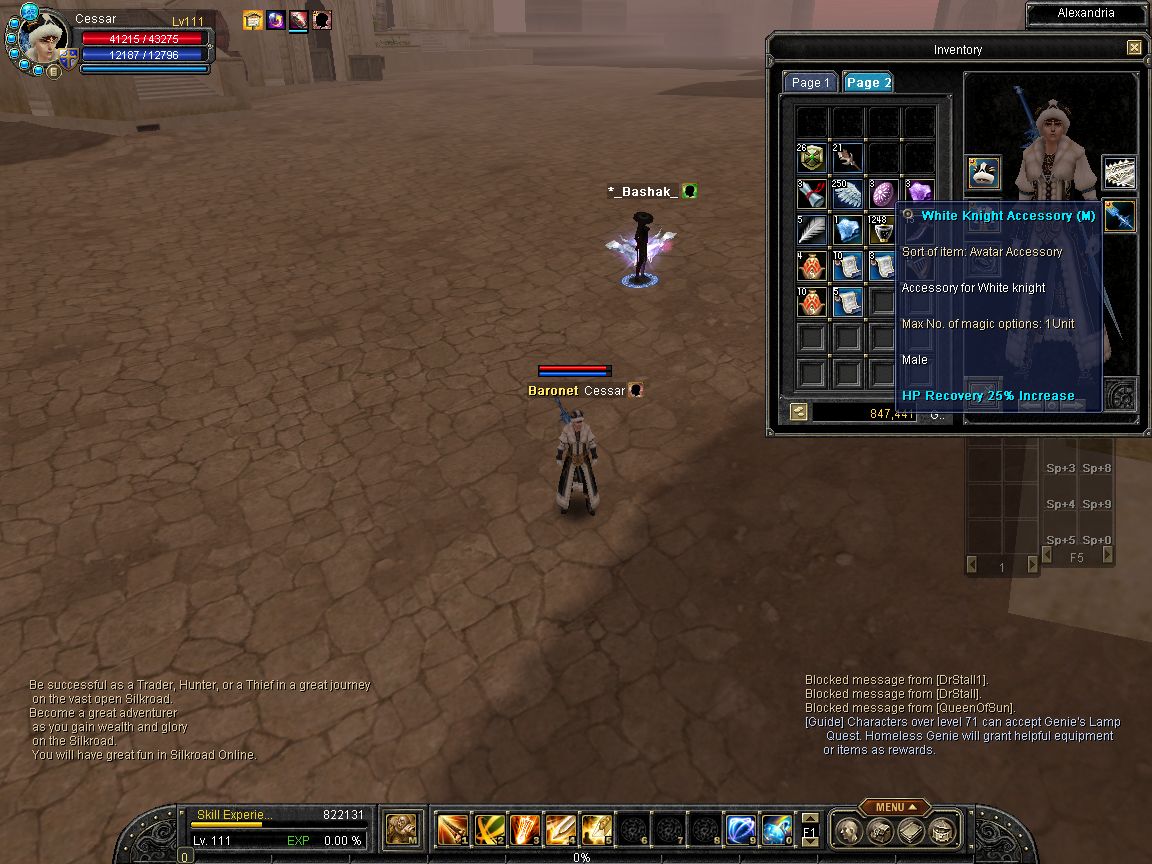Close the Inventory window
This screenshot has height=864, width=1152.
1134,47
